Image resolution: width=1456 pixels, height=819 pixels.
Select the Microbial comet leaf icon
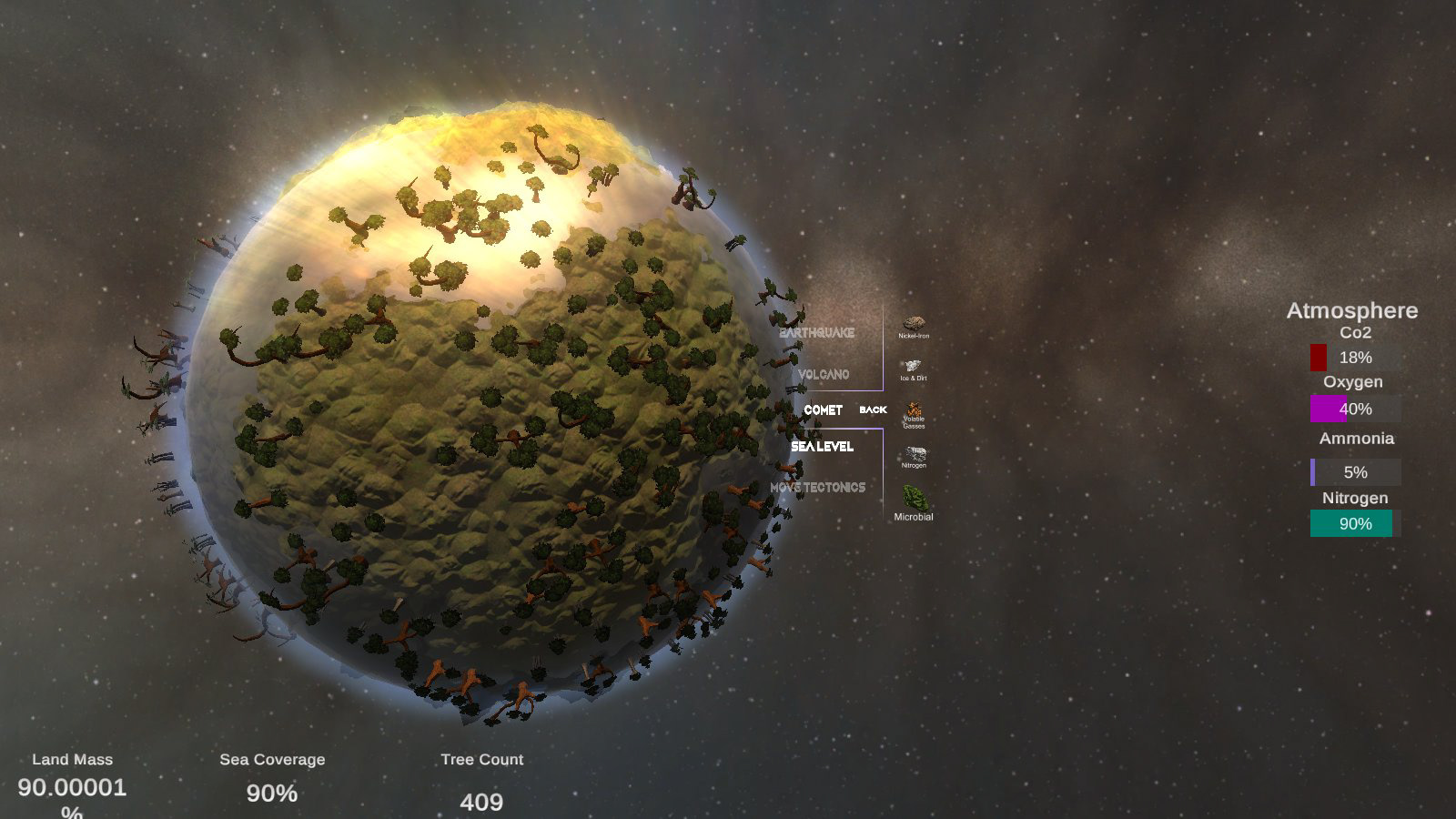point(914,498)
